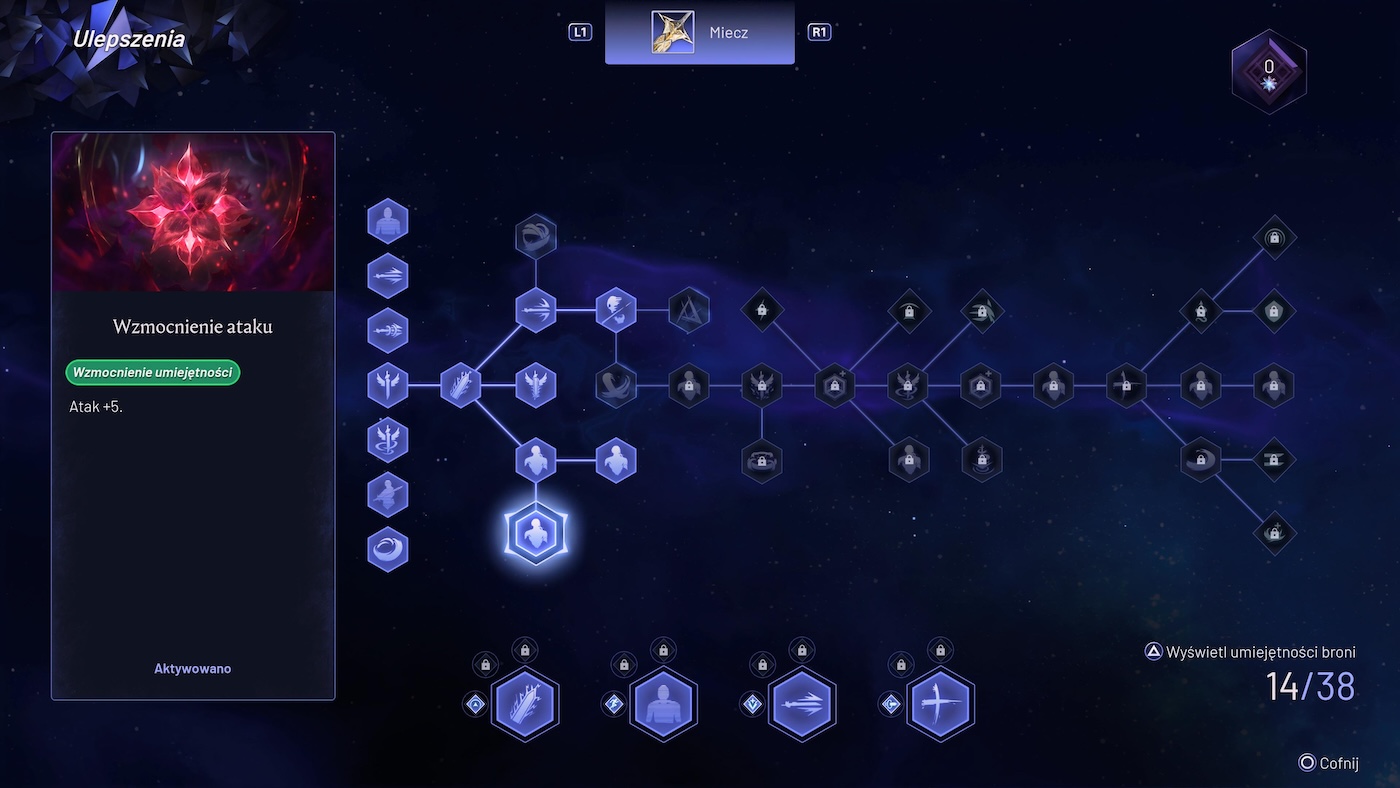The image size is (1400, 788).
Task: Choose the large triple arrow skill slot
Action: coord(802,704)
